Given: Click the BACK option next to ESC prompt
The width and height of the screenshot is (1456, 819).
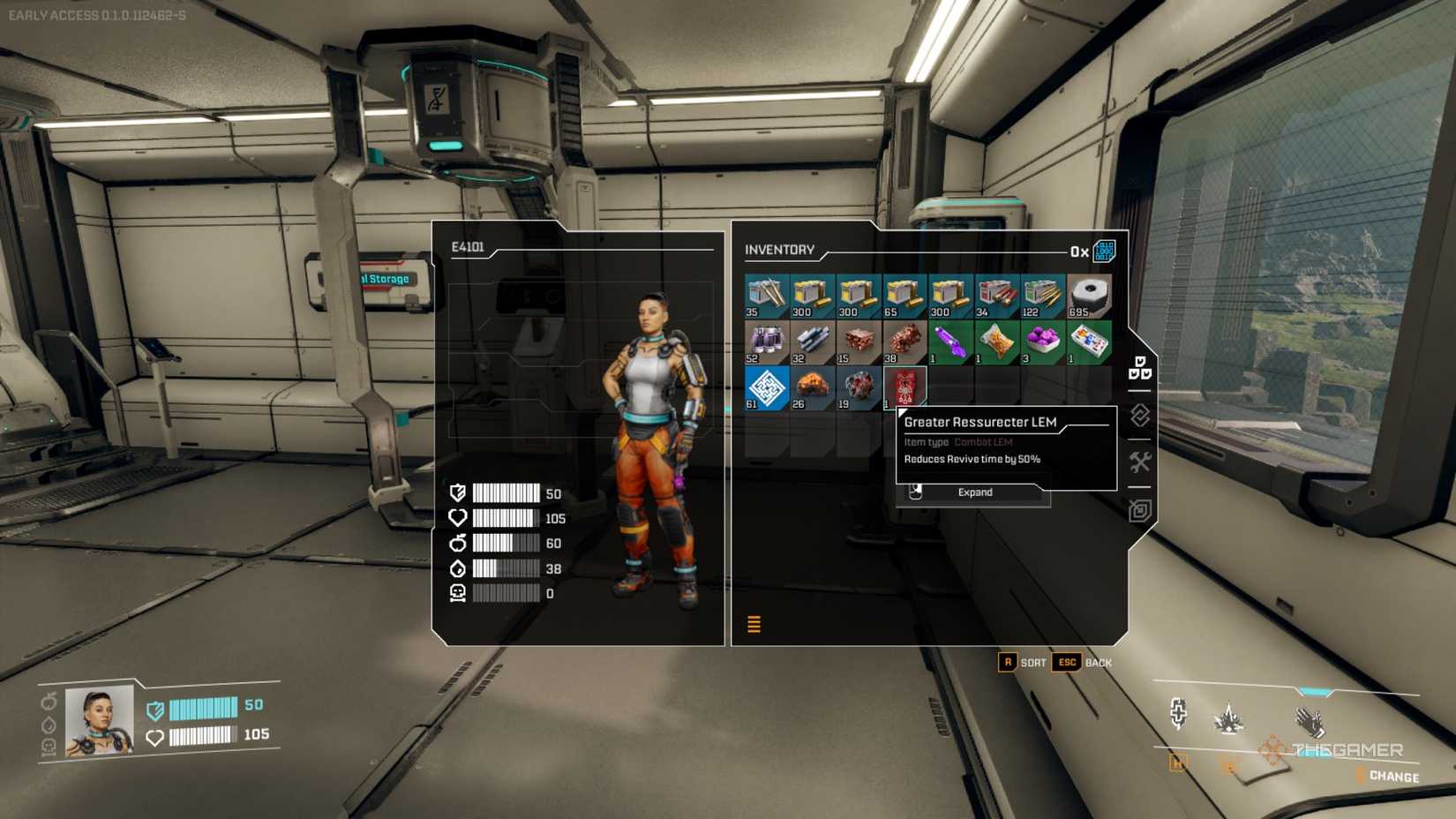Looking at the screenshot, I should (1097, 662).
